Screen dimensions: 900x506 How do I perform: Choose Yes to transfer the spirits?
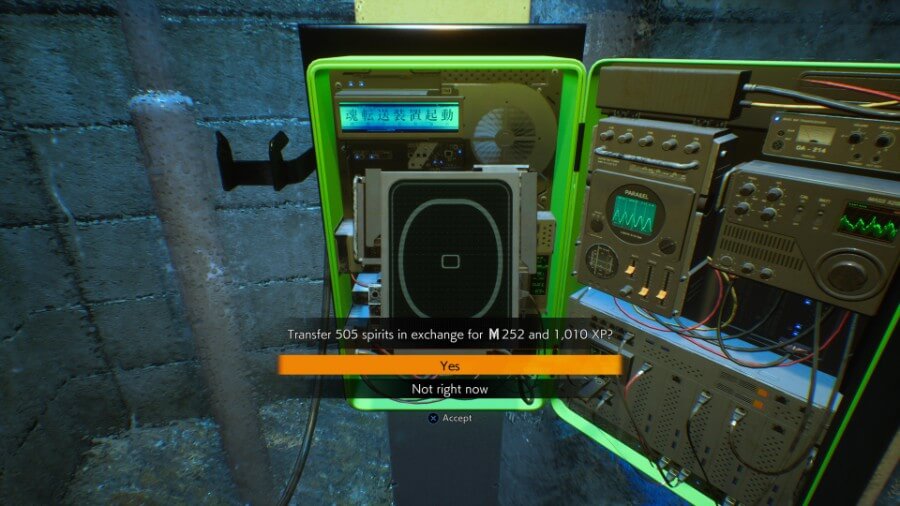coord(450,366)
